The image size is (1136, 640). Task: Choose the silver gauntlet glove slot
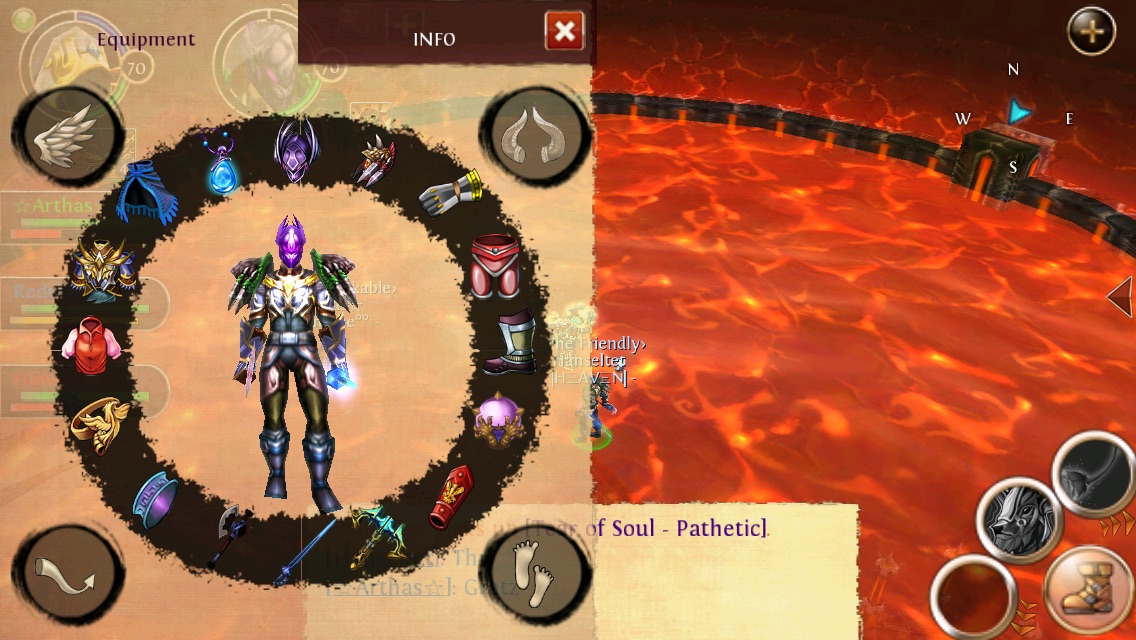450,193
